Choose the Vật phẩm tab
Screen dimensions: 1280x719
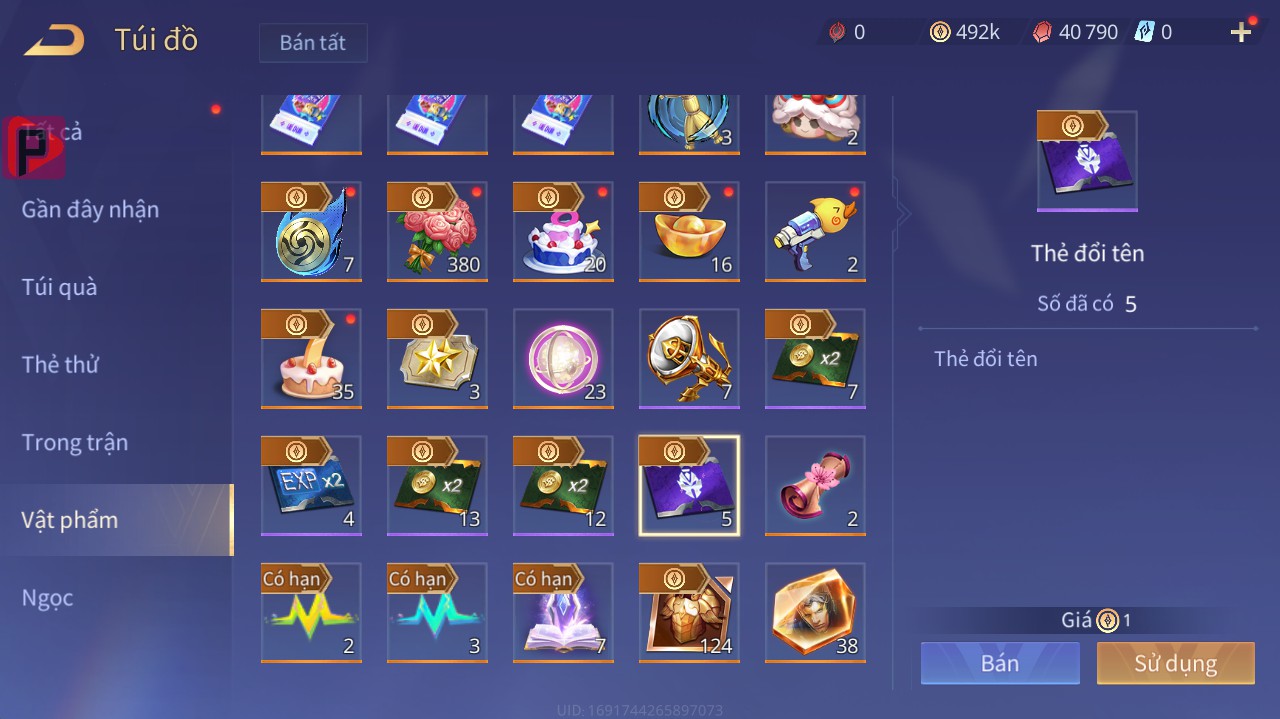(70, 520)
